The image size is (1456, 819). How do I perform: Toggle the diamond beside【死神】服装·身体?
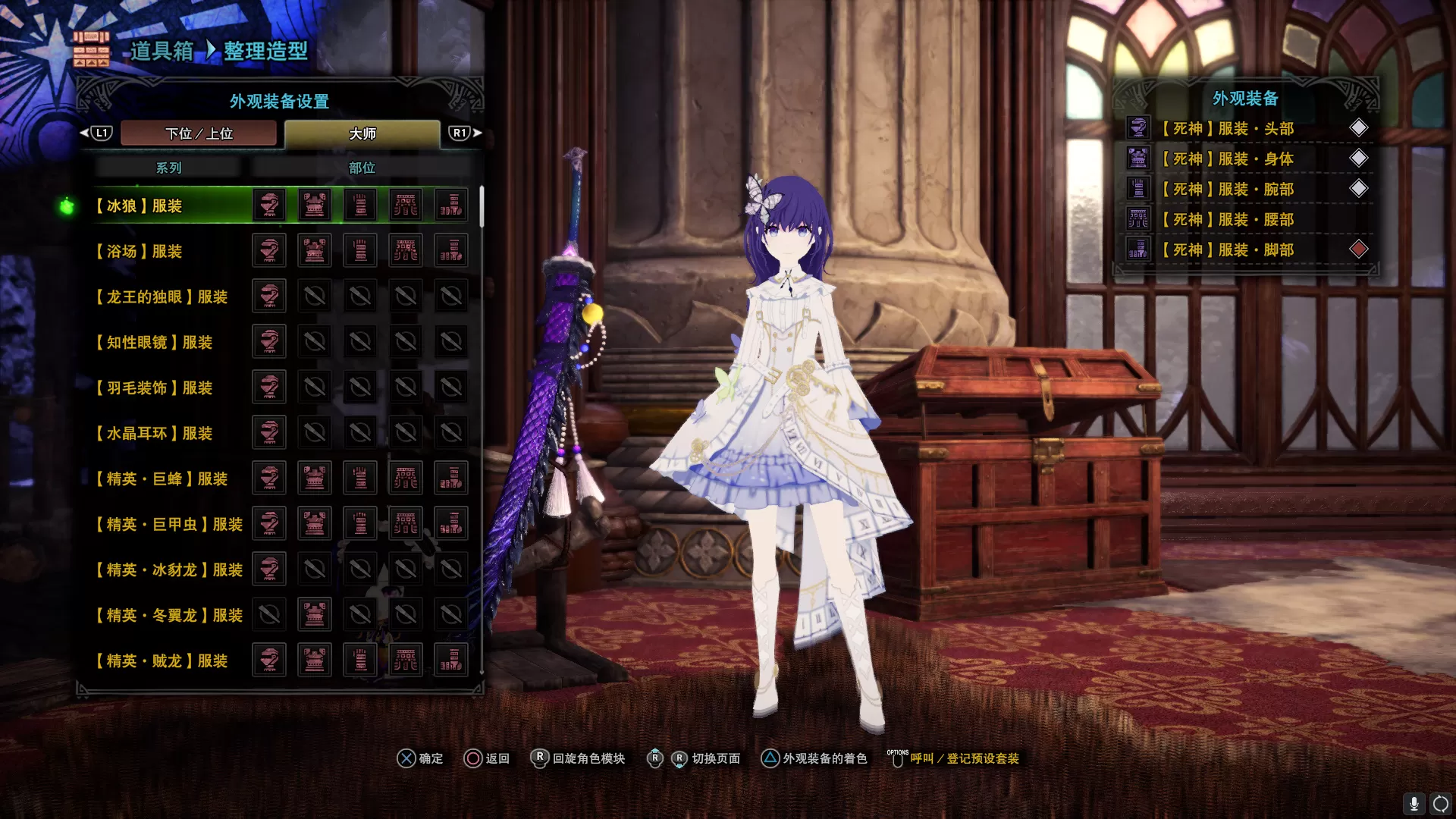[1360, 158]
